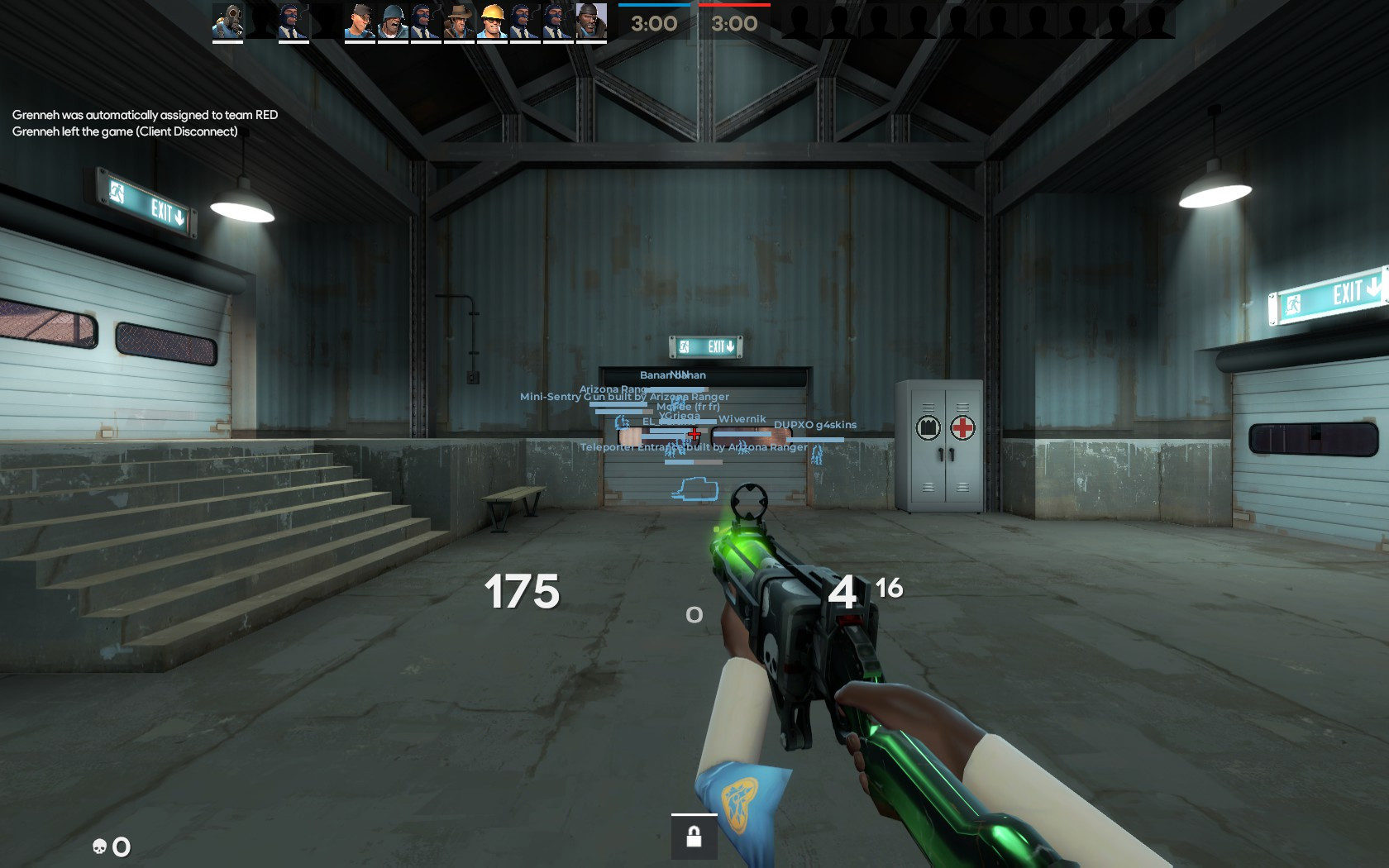Click the Scout avatar in the player row
Viewport: 1389px width, 868px height.
[358, 21]
